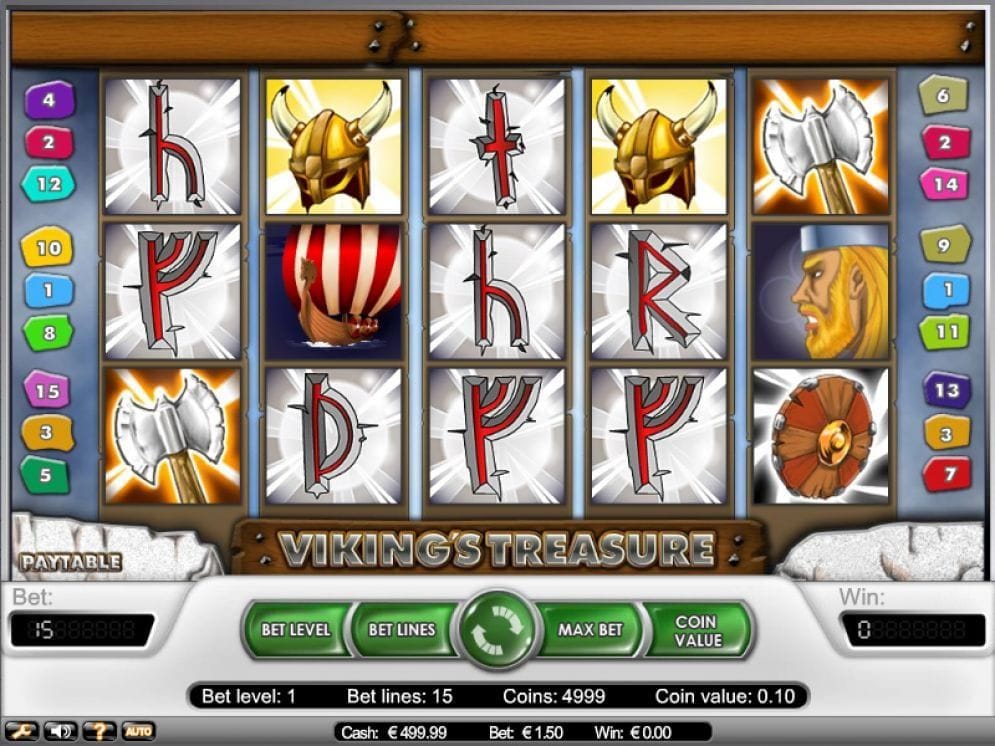Select the pink bet line 14 marker

pyautogui.click(x=945, y=184)
